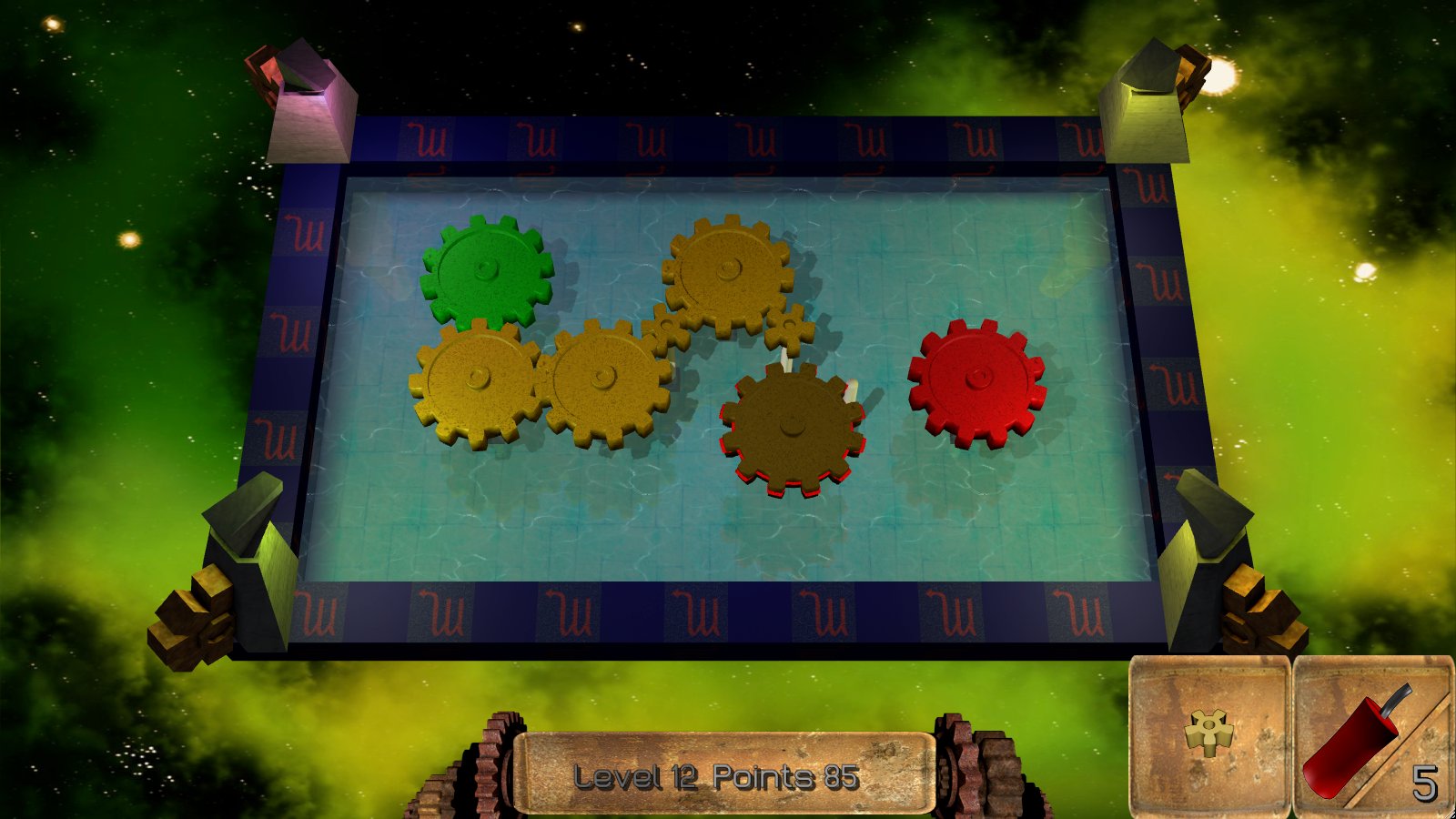Viewport: 1456px width, 819px height.
Task: Select the leftmost gold gear
Action: pos(475,378)
